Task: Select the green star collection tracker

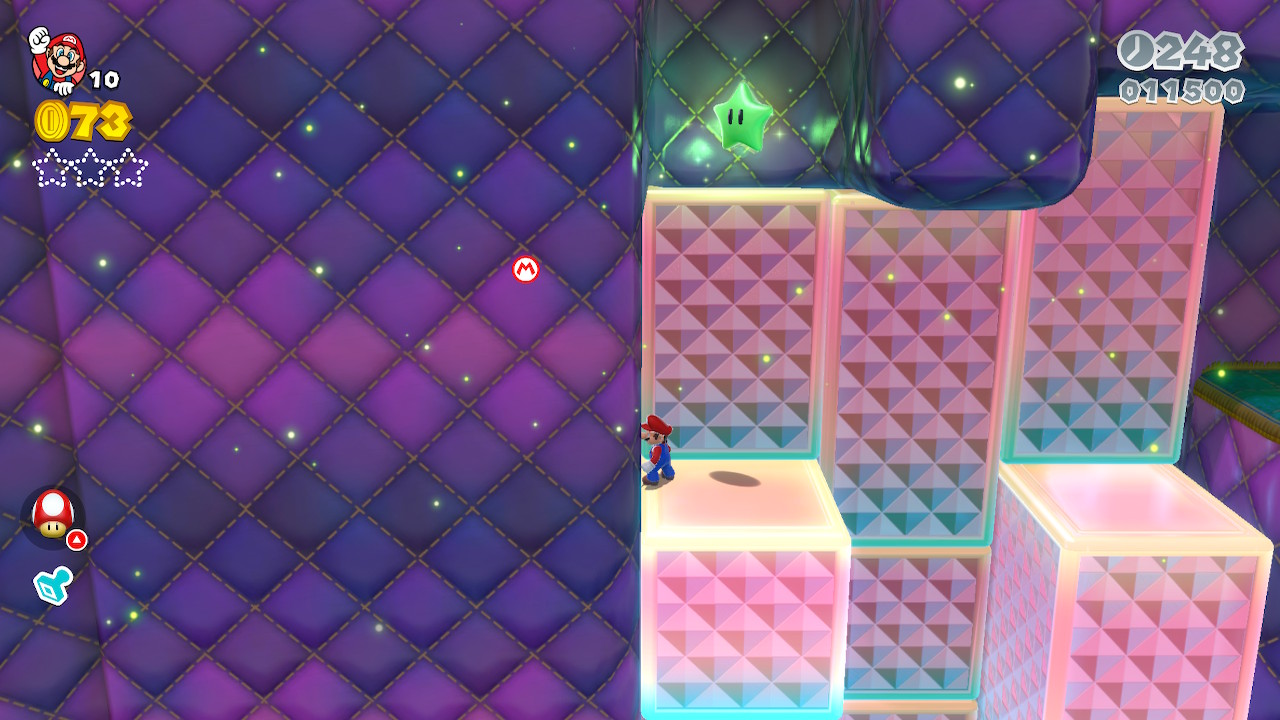Action: coord(90,168)
